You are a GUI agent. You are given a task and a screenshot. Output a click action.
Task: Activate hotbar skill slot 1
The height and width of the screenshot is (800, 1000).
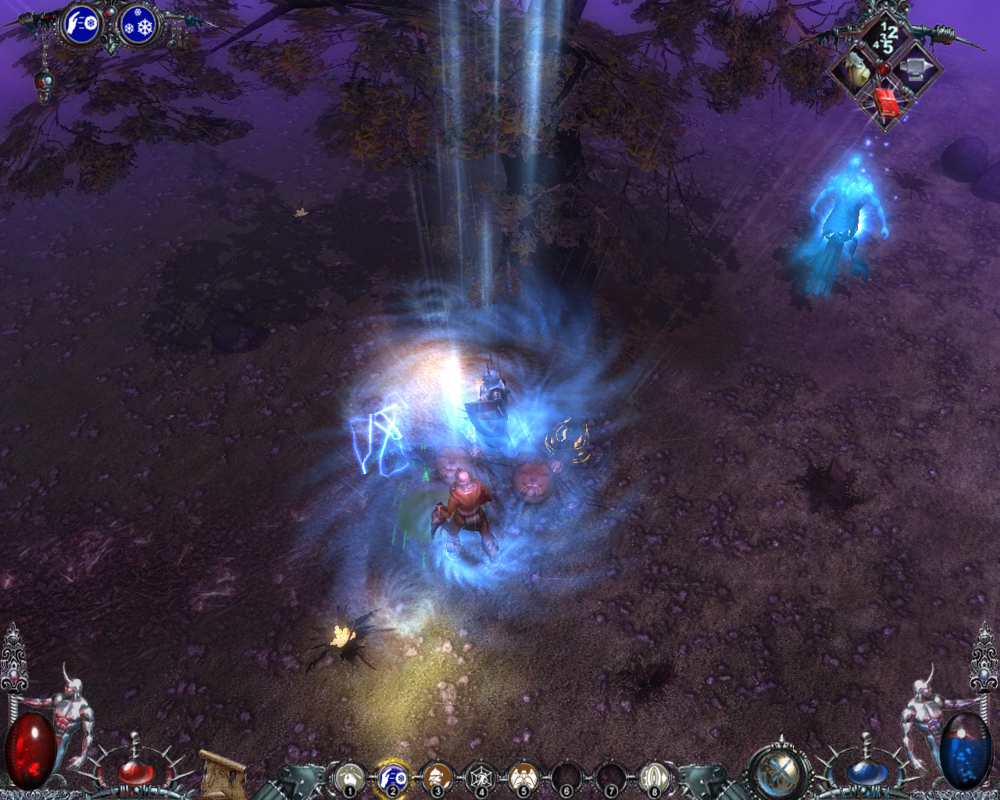(350, 778)
